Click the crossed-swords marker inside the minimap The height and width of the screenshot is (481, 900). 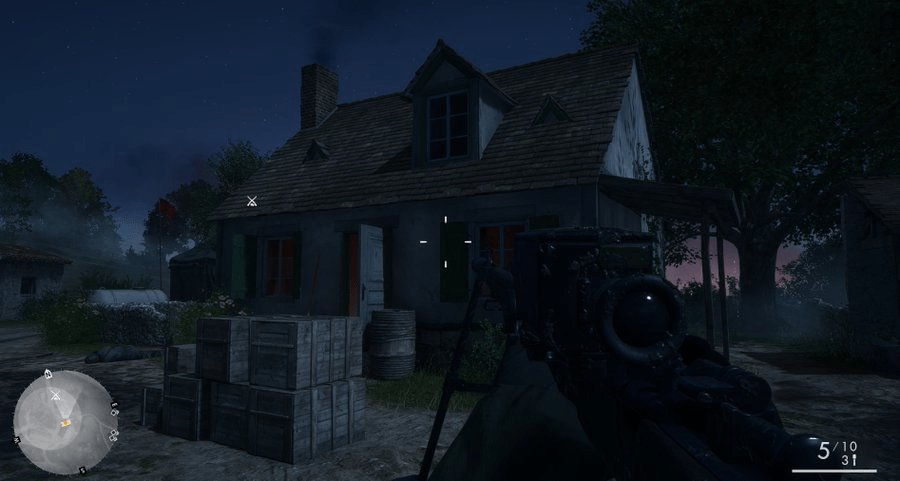point(56,396)
